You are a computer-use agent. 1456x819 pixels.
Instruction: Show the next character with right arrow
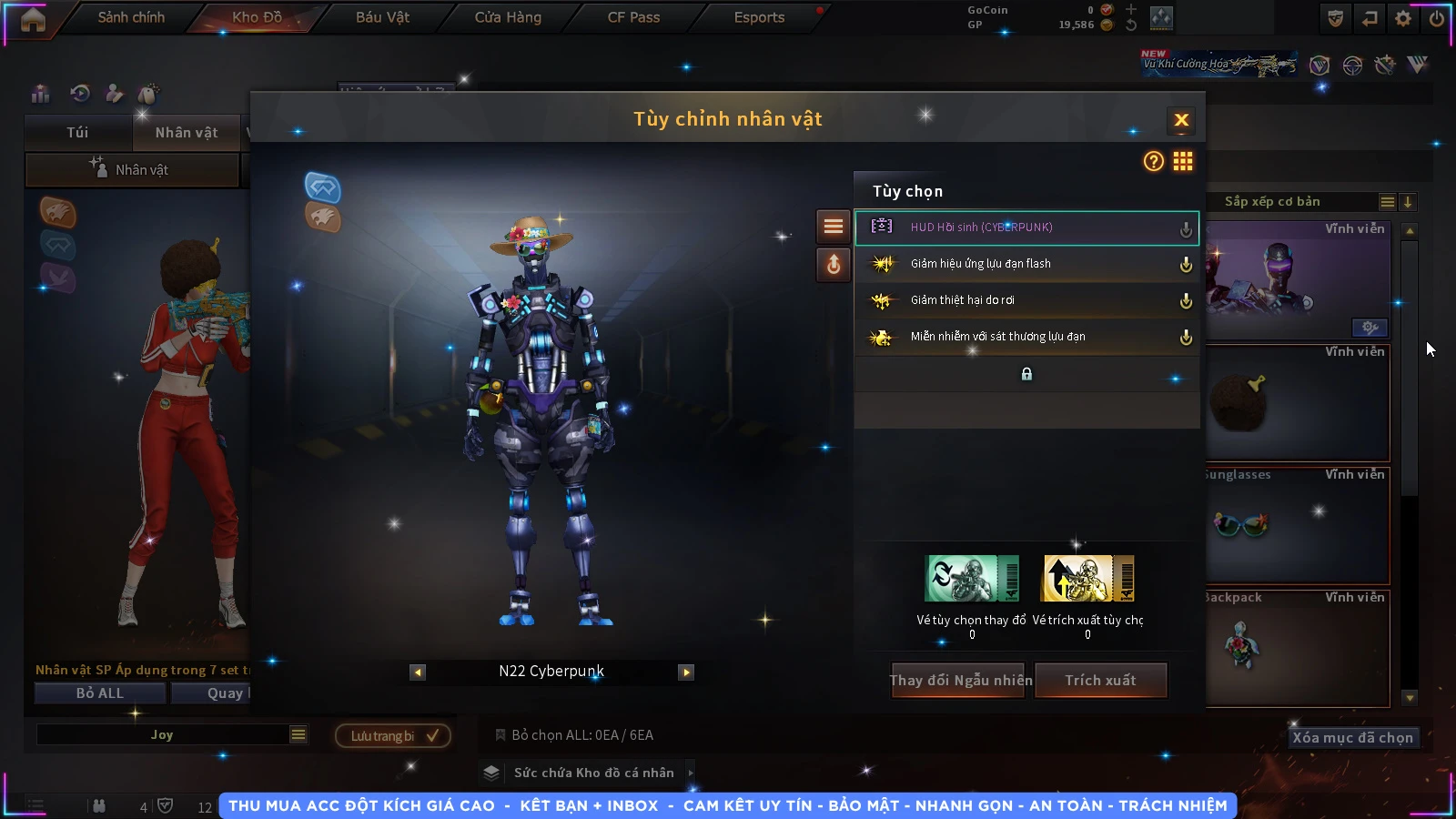686,672
